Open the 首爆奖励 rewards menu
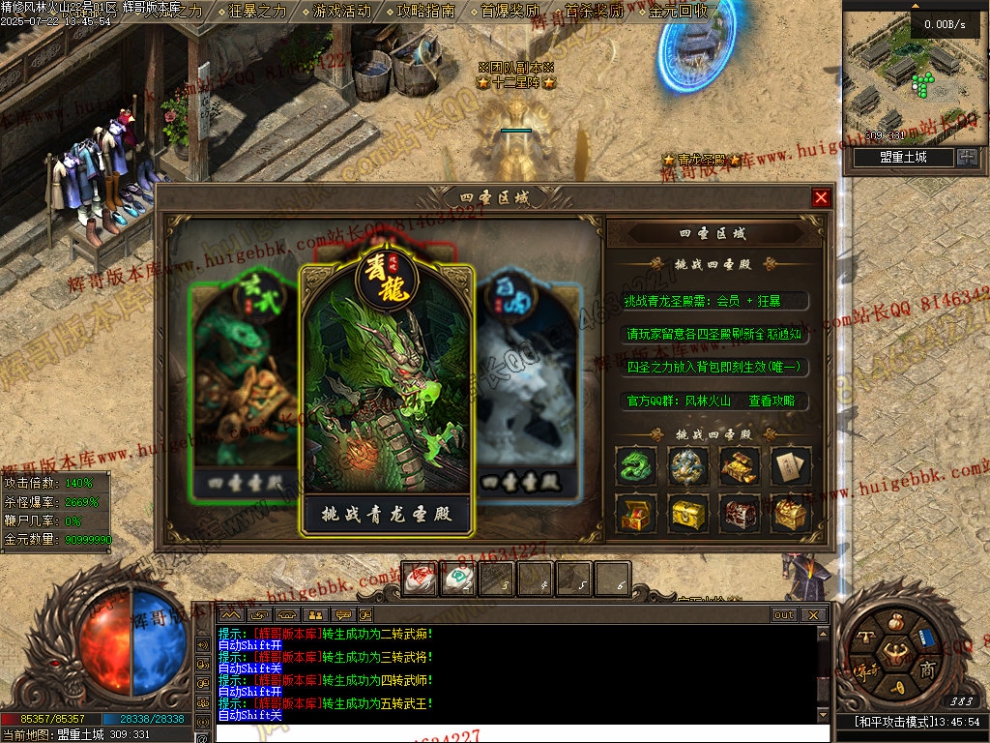Viewport: 990px width, 743px height. click(509, 11)
